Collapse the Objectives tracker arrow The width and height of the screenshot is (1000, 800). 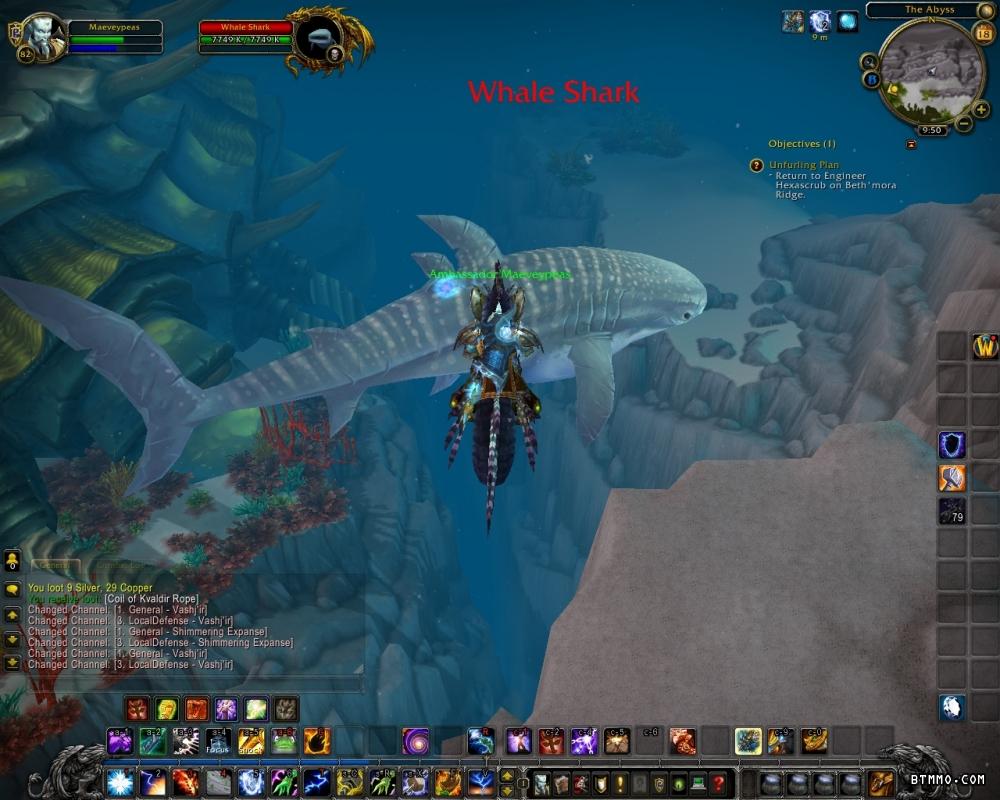911,144
